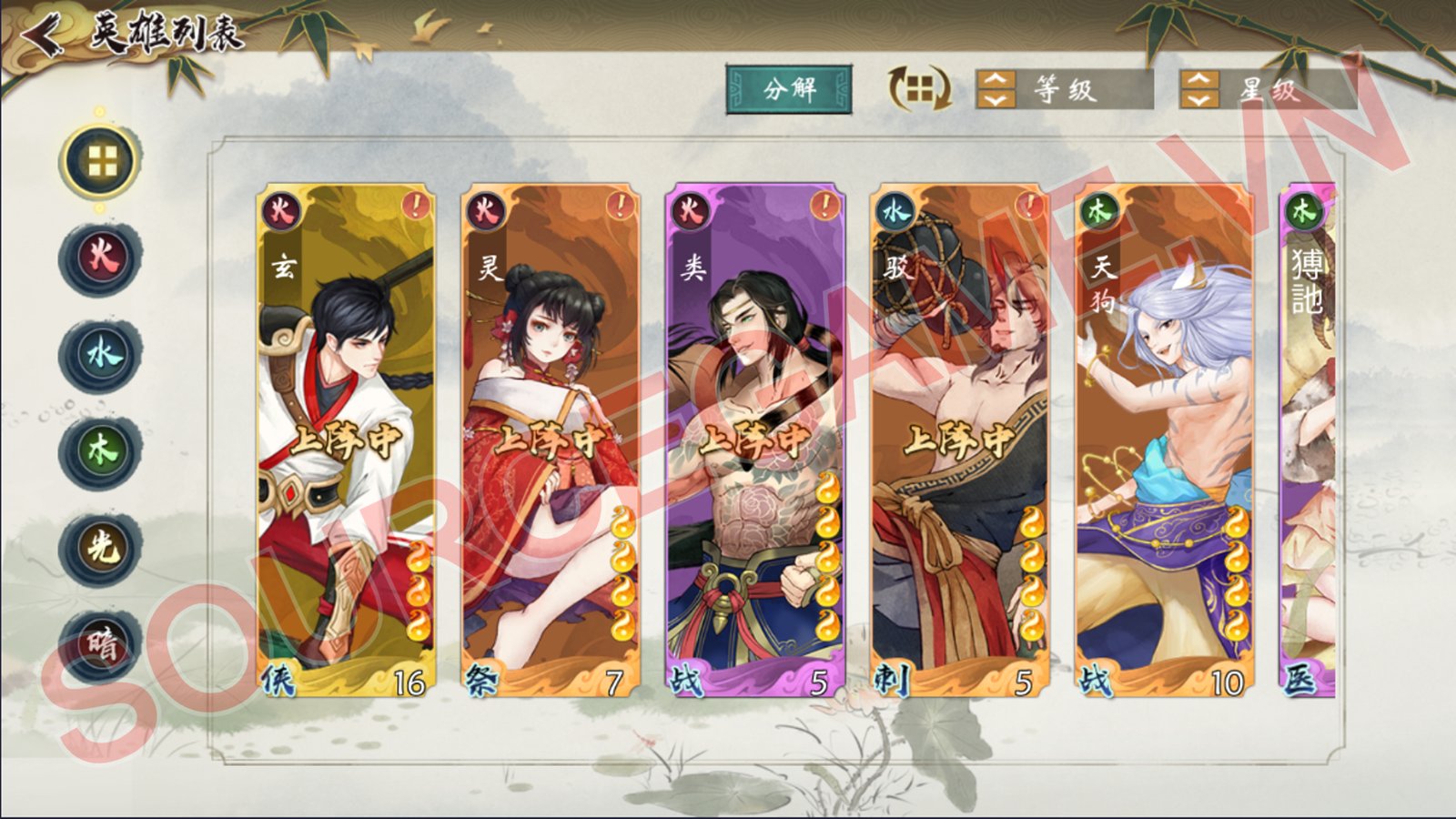Filter heroes by 水 water element
Viewport: 1456px width, 819px height.
[101, 354]
